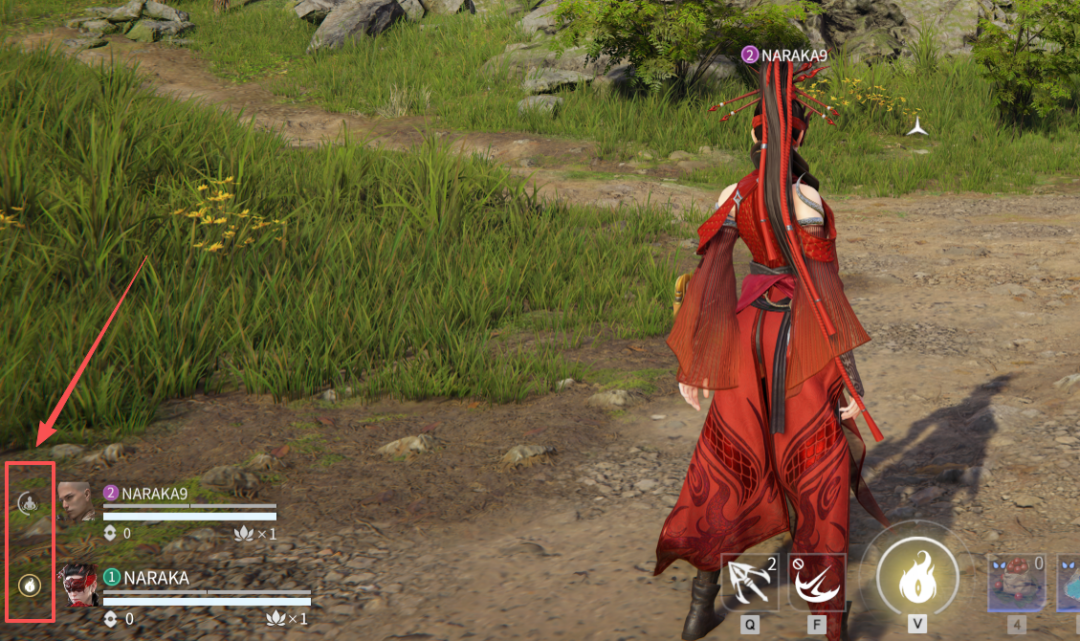The width and height of the screenshot is (1080, 641).
Task: Click the golden flame status icon
Action: click(x=30, y=585)
